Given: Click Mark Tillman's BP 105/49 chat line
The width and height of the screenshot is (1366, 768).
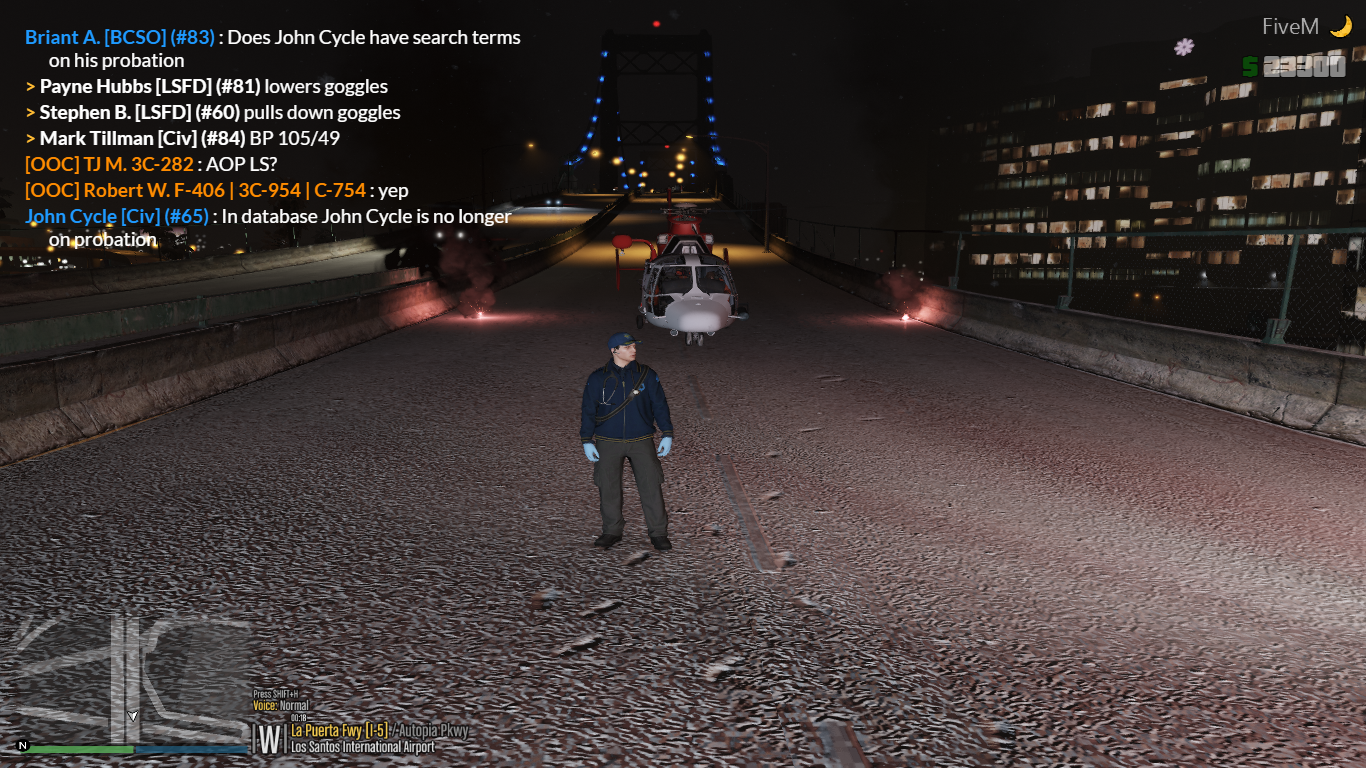Looking at the screenshot, I should coord(189,139).
